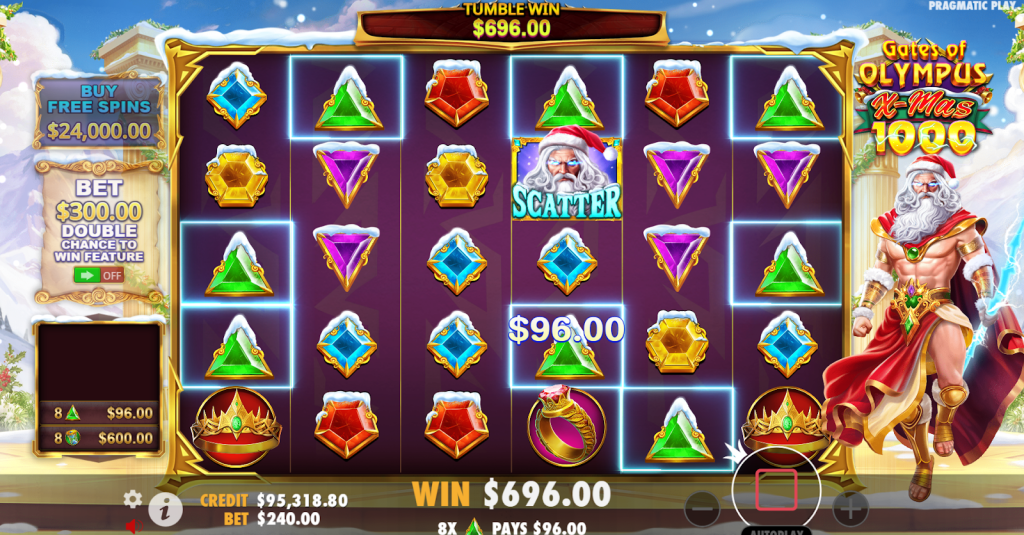1024x535 pixels.
Task: Show the game info paytable
Action: coord(165,510)
